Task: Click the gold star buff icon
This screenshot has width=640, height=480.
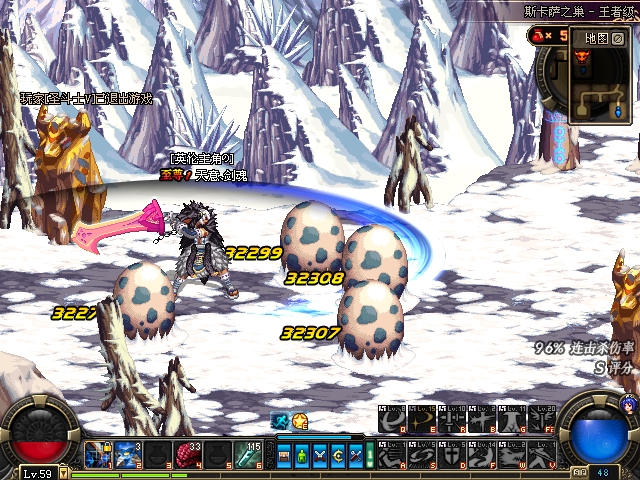Action: coord(299,422)
